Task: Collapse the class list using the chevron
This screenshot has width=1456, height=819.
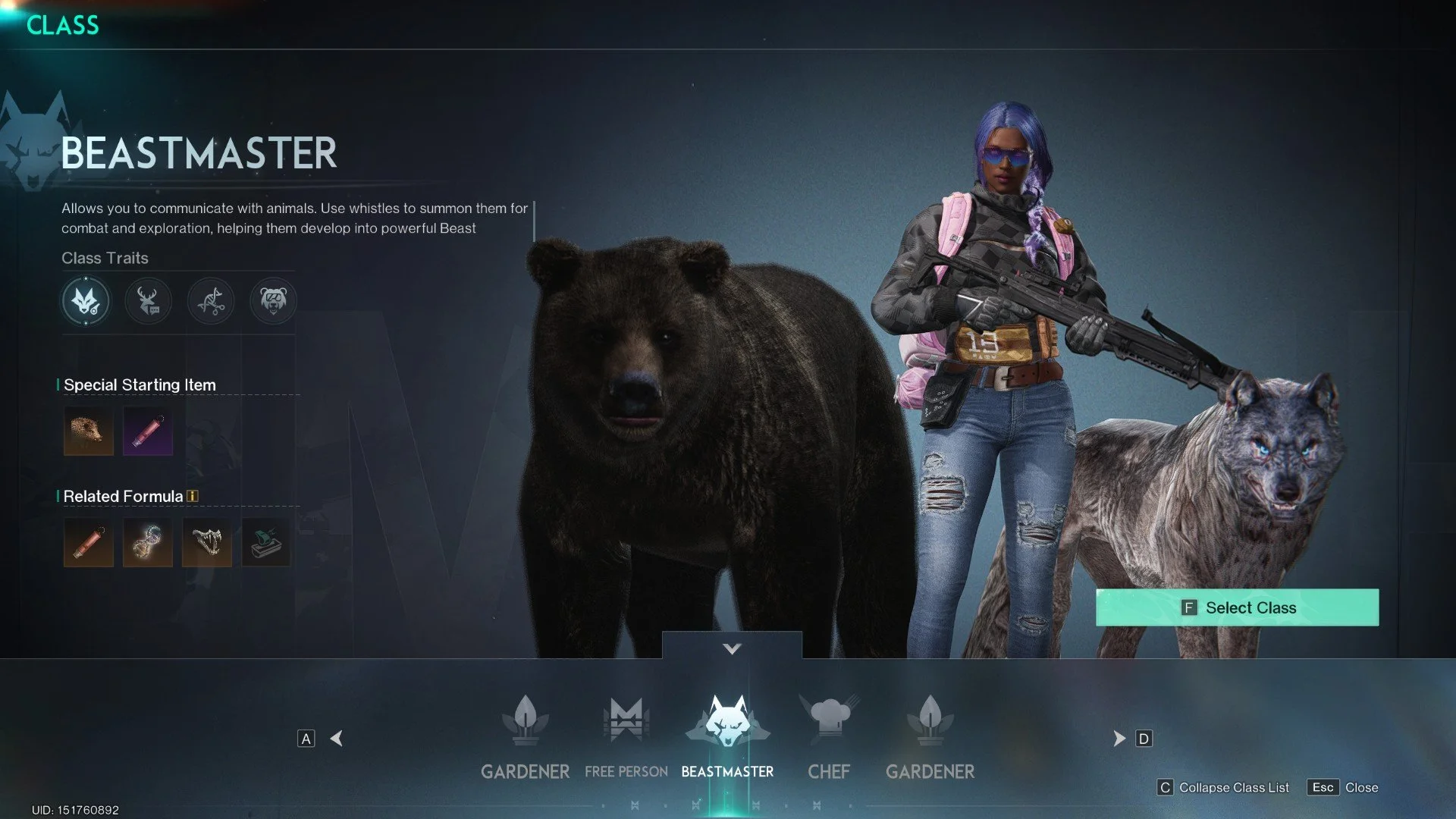Action: [x=732, y=648]
